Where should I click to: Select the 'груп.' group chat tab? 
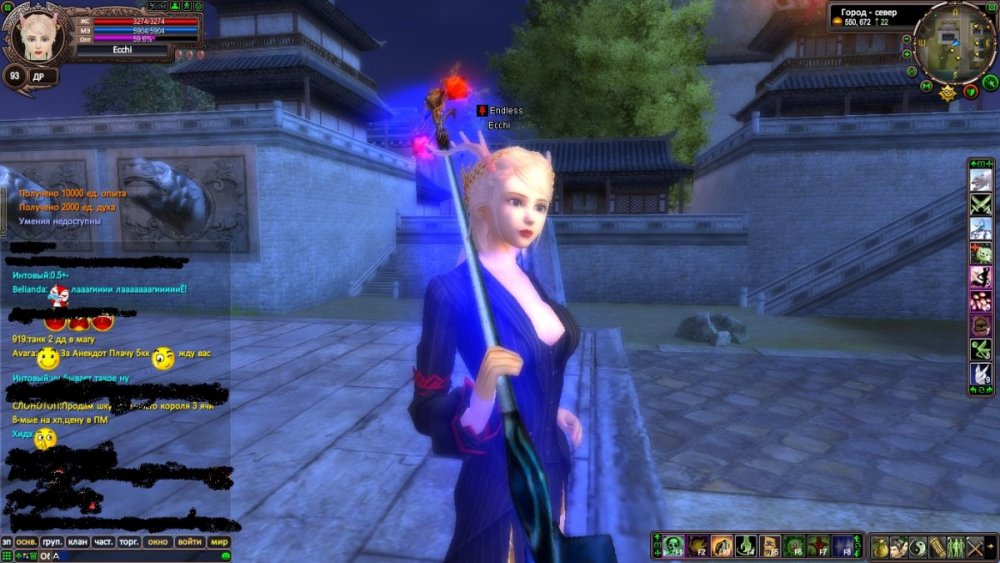click(x=53, y=542)
